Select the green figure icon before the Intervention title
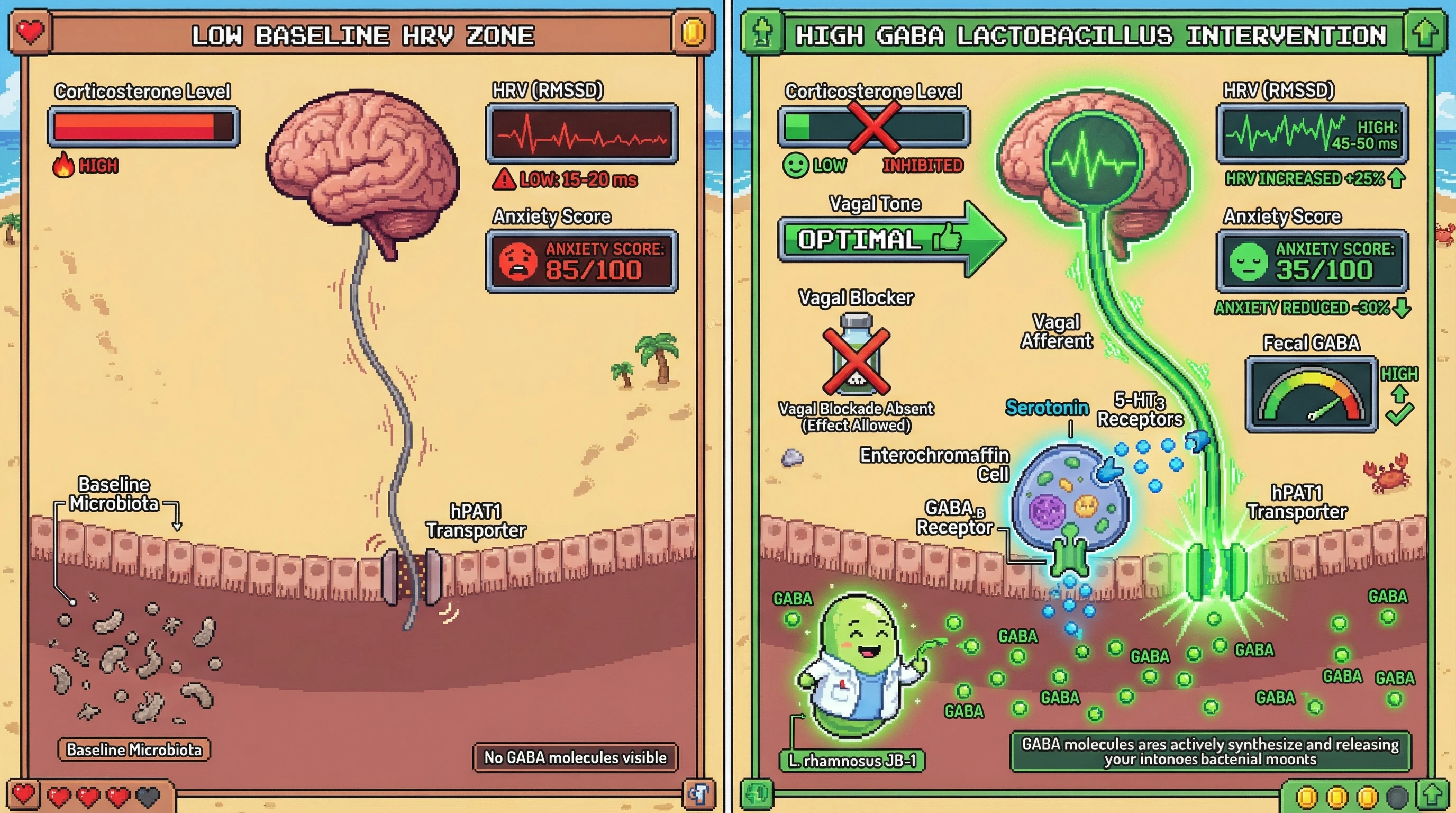 point(762,33)
